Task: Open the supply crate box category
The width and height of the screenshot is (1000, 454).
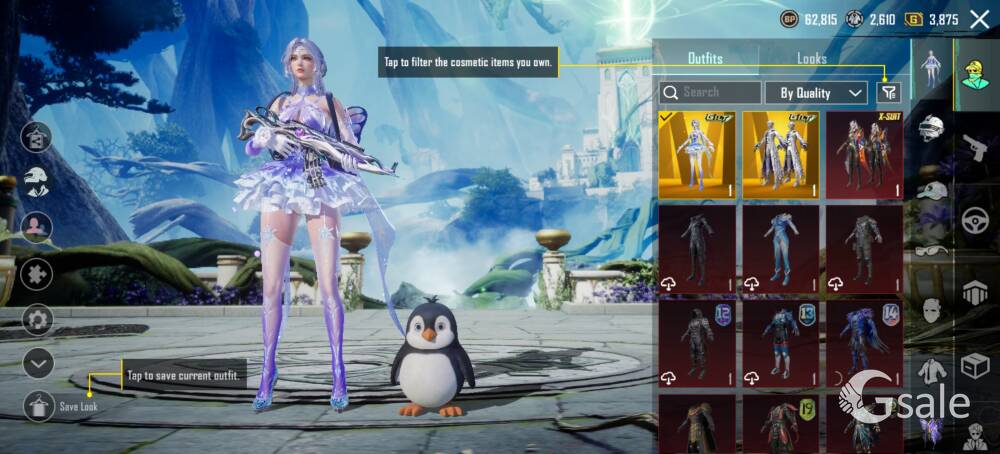Action: point(974,366)
